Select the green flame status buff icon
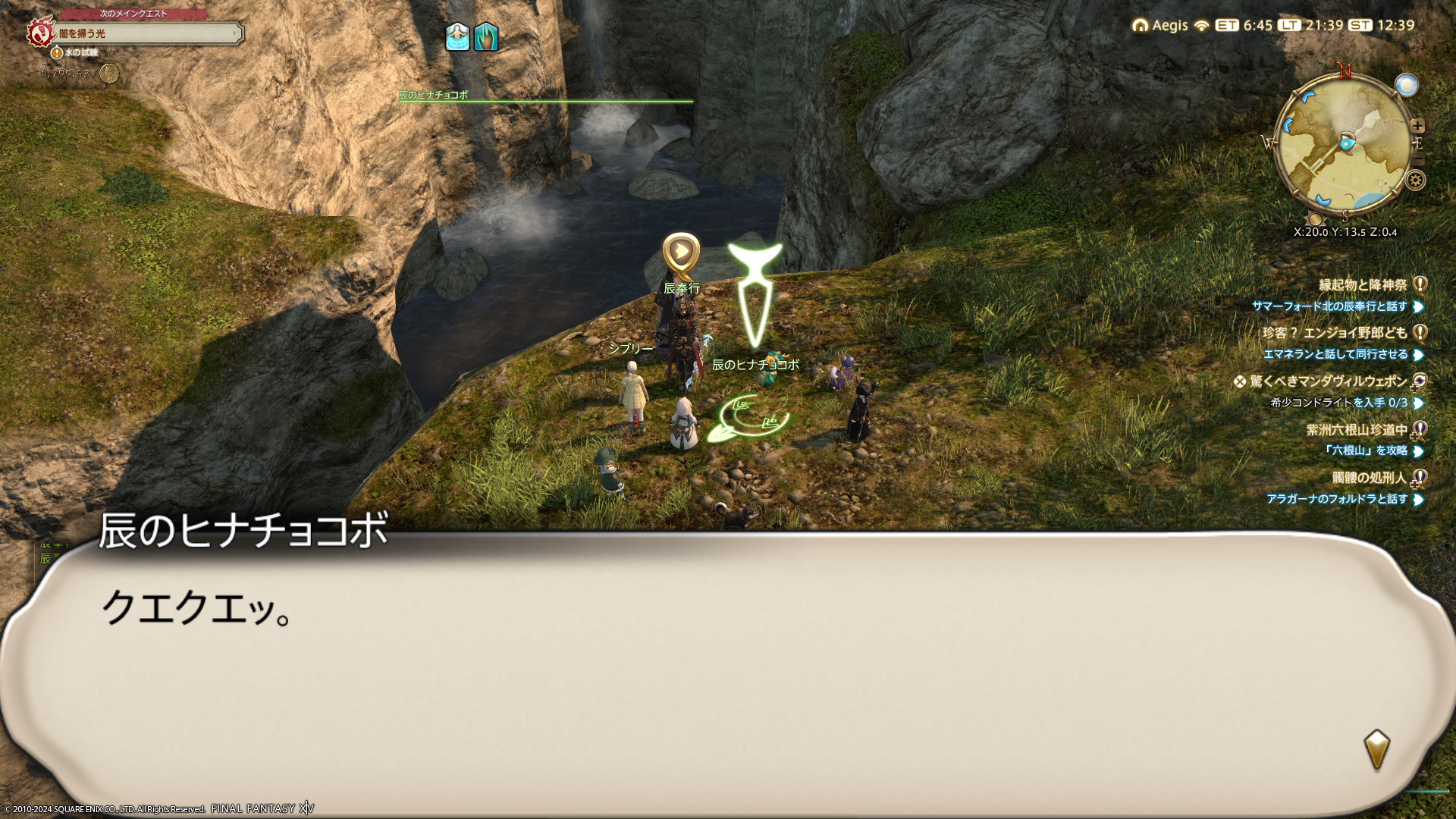Image resolution: width=1456 pixels, height=819 pixels. point(486,36)
